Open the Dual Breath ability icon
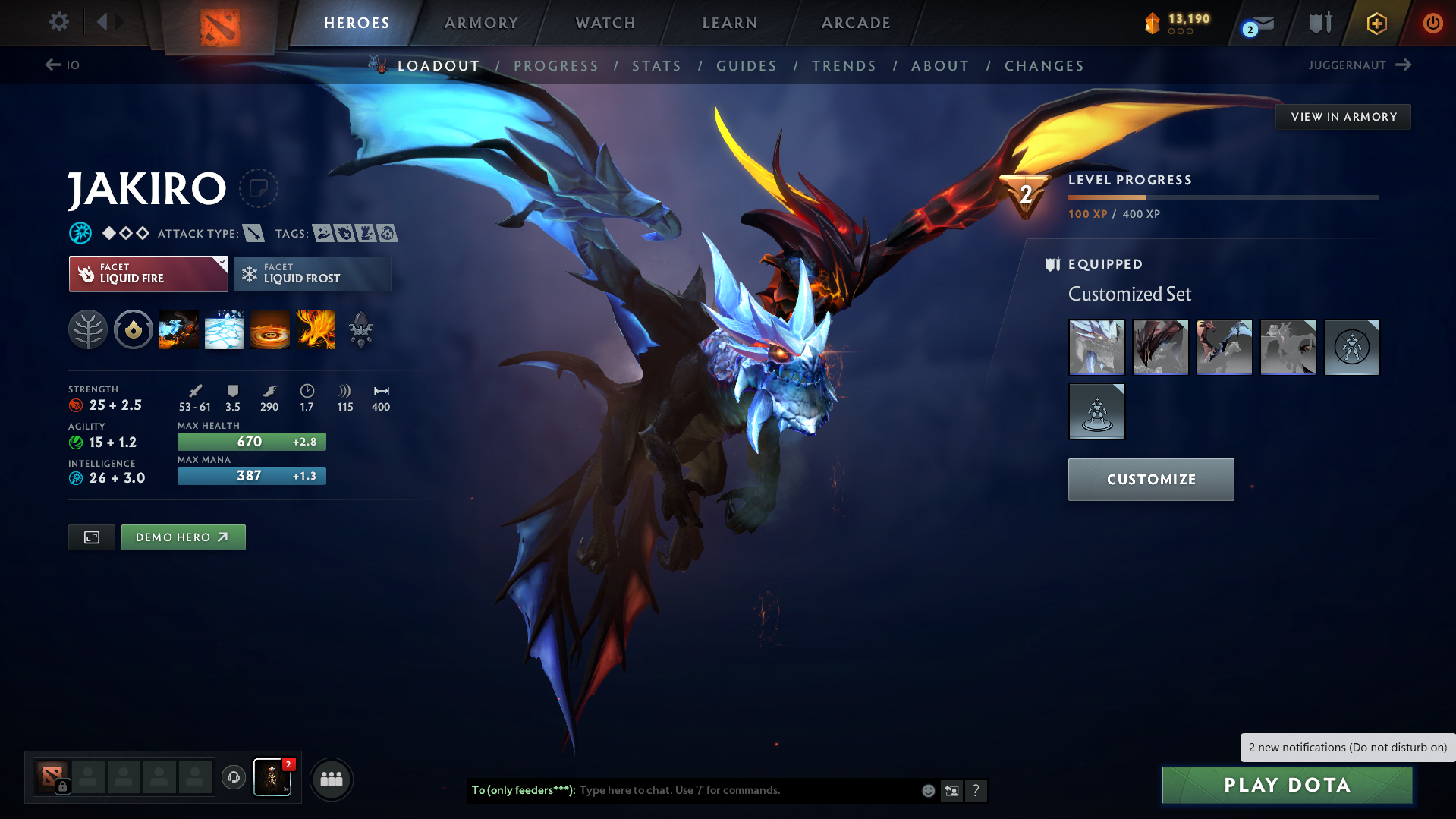Viewport: 1456px width, 819px height. click(179, 329)
